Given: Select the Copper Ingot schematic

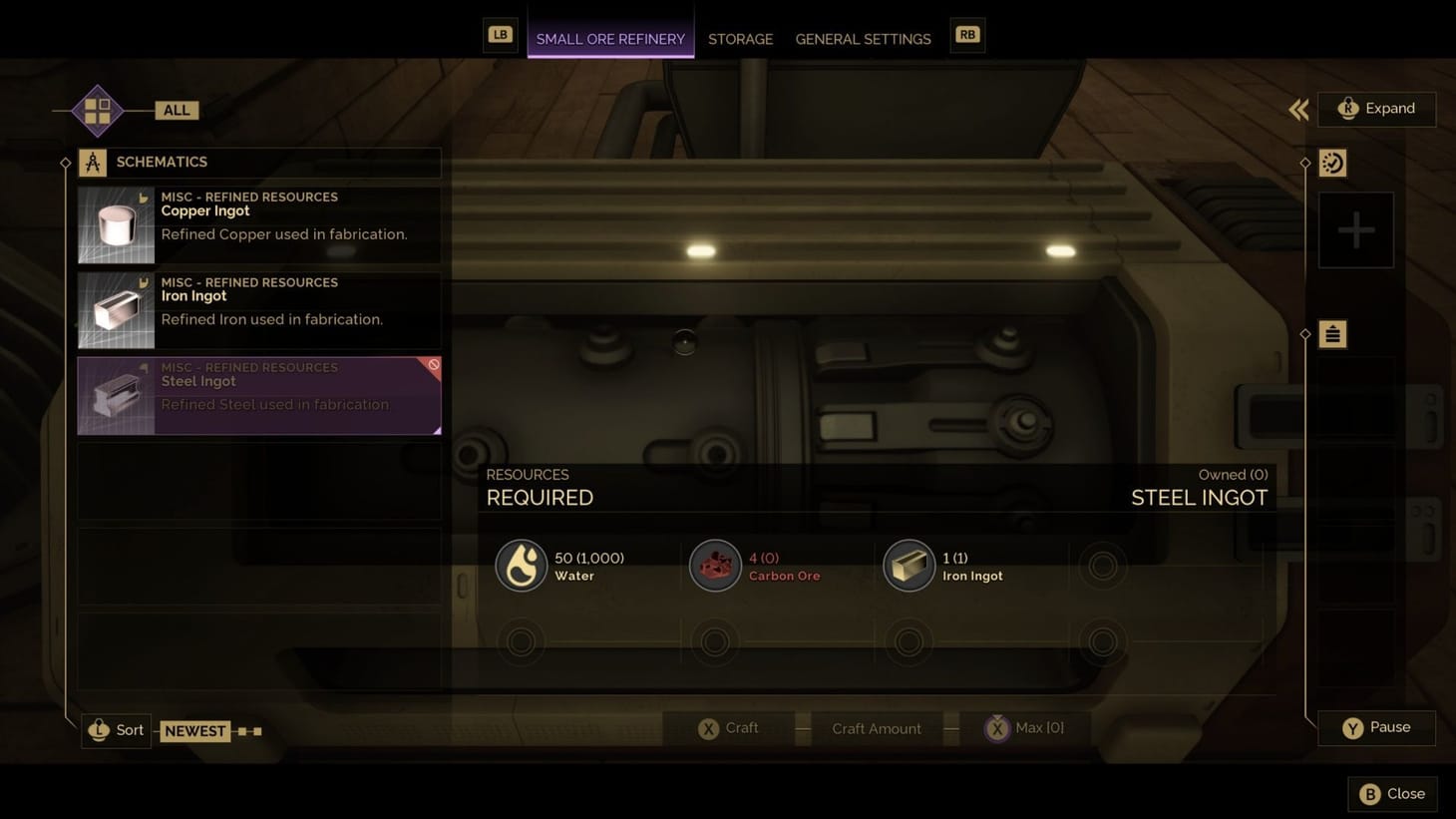Looking at the screenshot, I should (258, 223).
